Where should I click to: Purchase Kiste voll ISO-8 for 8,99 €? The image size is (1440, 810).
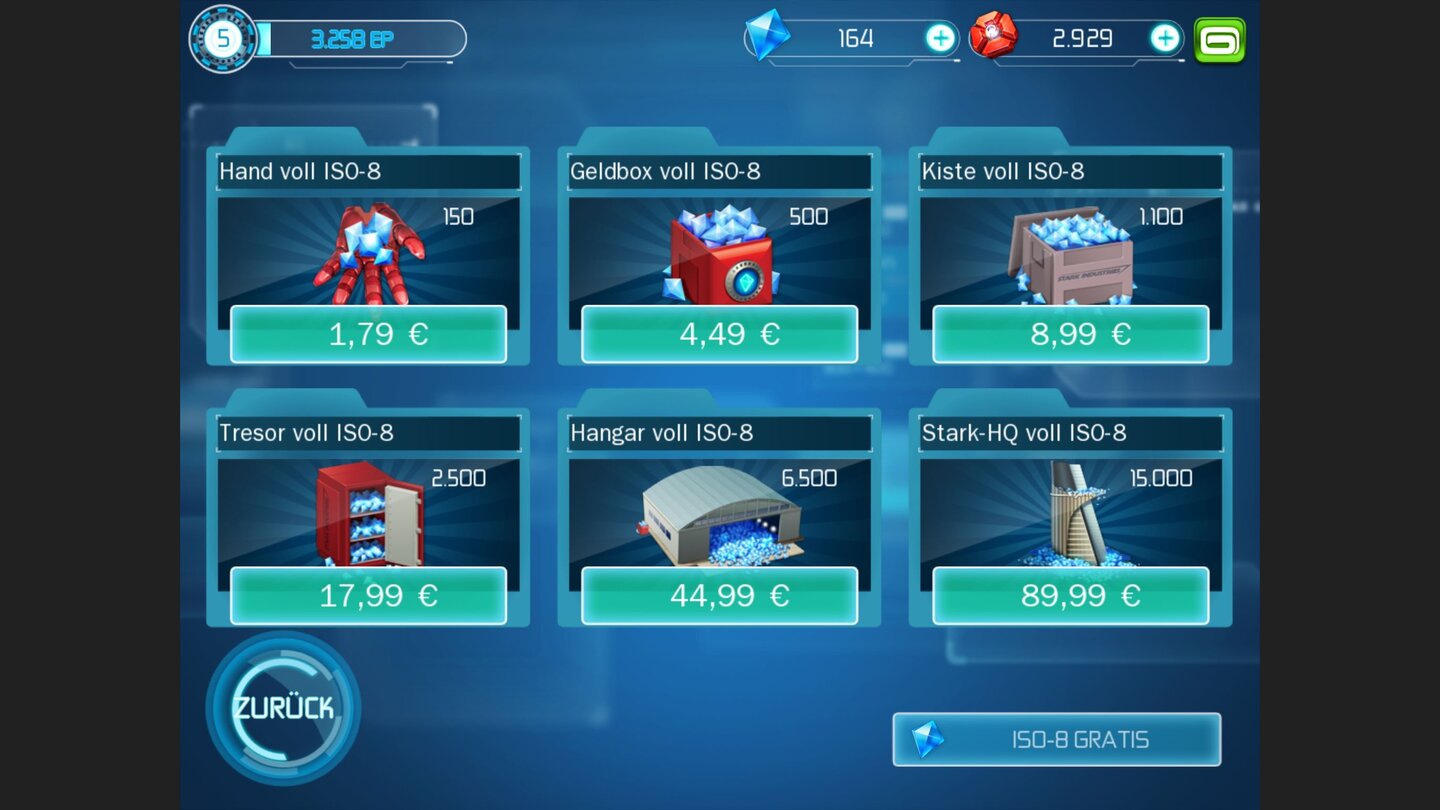1070,334
